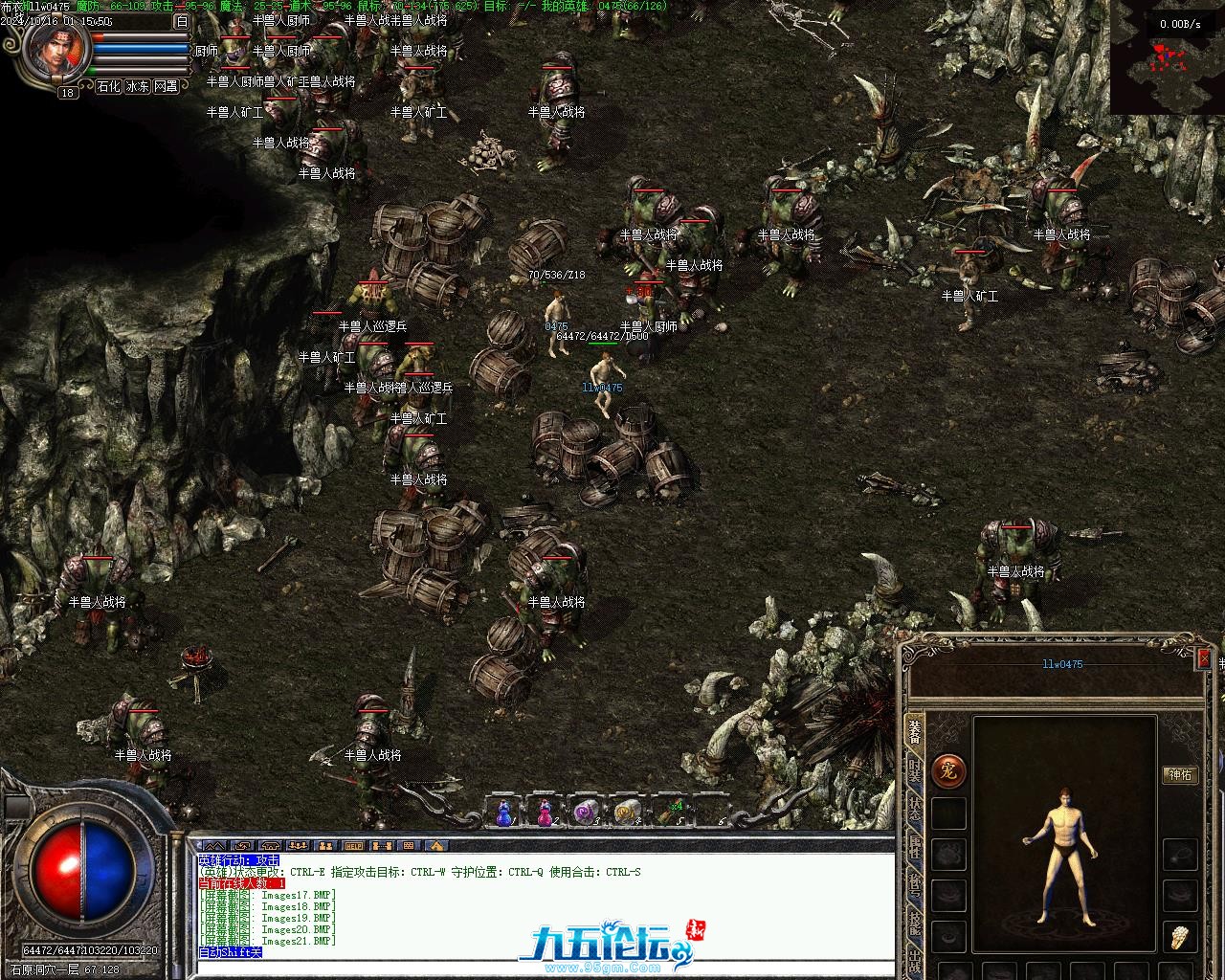The image size is (1225, 980).
Task: Use the pink potion in hotbar slot 2
Action: coord(545,813)
